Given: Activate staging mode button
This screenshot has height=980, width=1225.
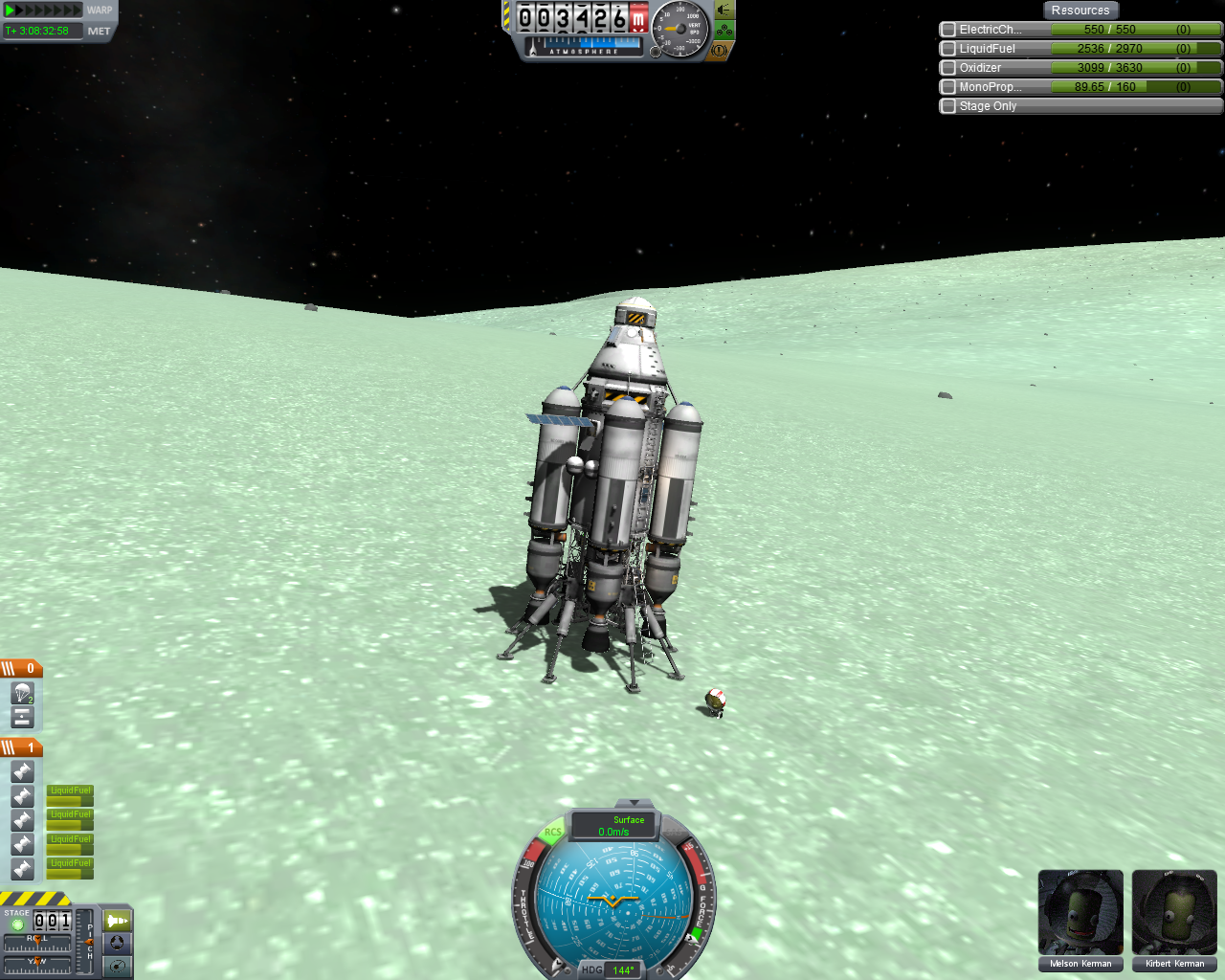Looking at the screenshot, I should 117,921.
